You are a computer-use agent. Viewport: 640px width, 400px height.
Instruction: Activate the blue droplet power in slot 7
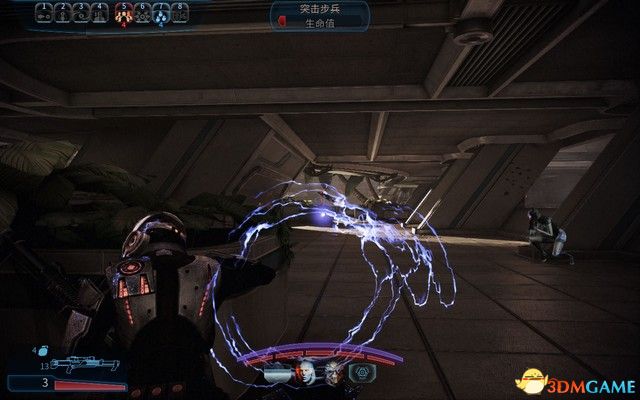(x=161, y=13)
